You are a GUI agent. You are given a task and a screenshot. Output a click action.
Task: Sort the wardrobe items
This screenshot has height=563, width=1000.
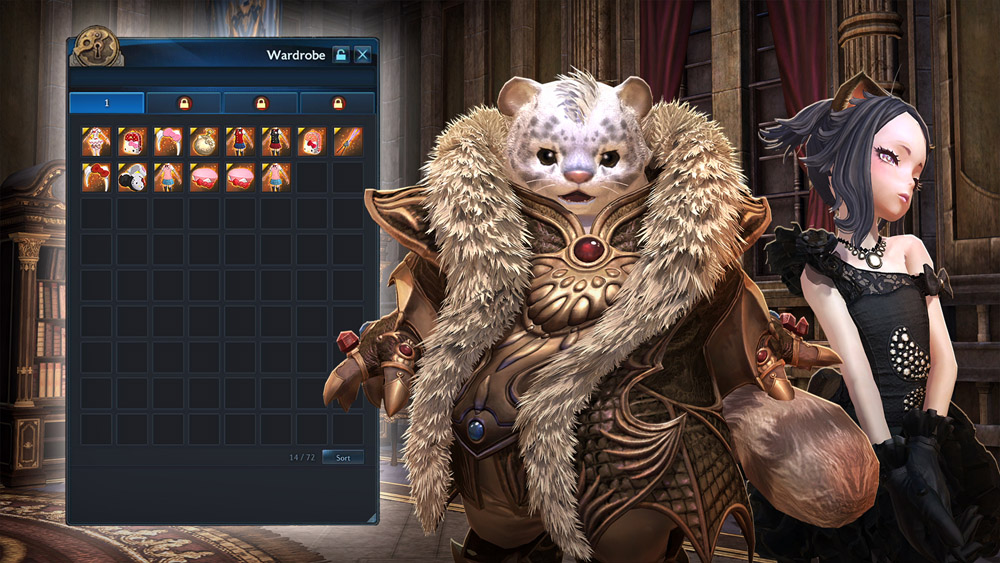[343, 457]
